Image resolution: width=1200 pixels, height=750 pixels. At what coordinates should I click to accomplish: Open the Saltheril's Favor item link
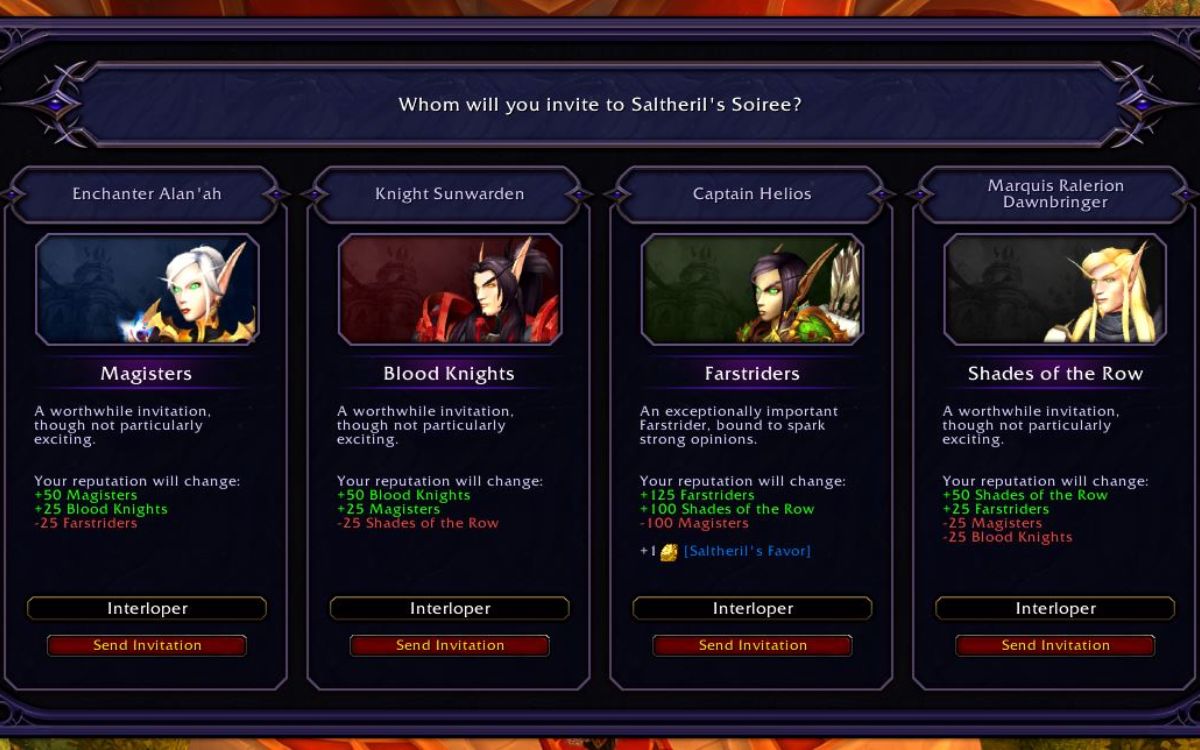(747, 551)
